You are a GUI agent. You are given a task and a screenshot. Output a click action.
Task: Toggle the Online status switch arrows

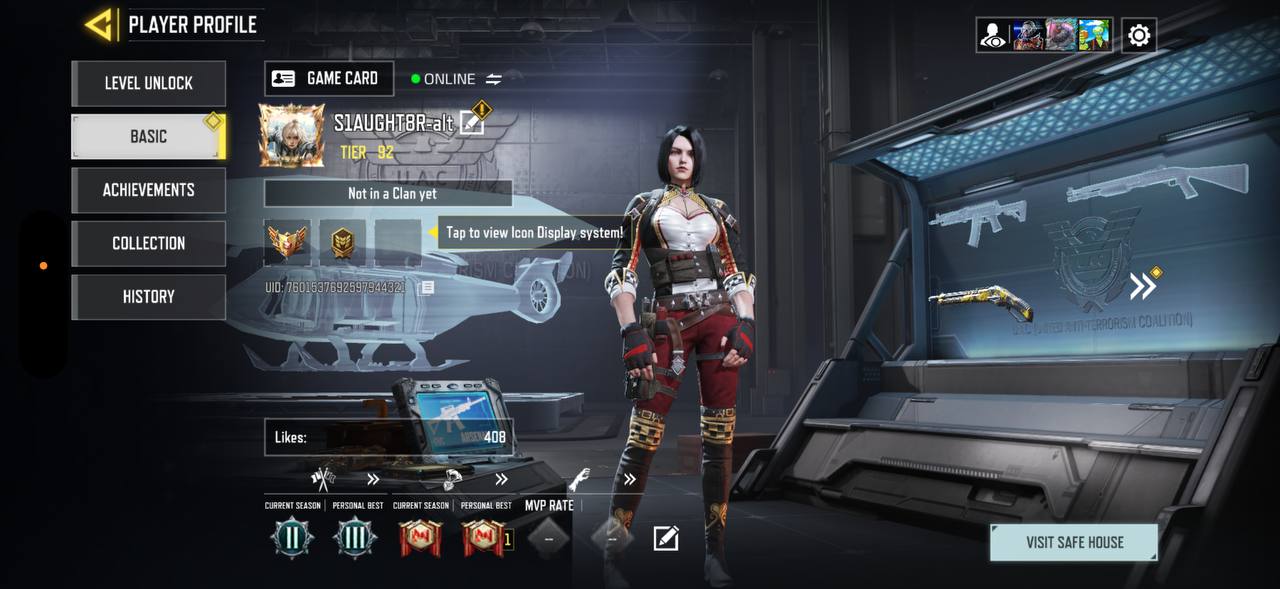point(494,79)
